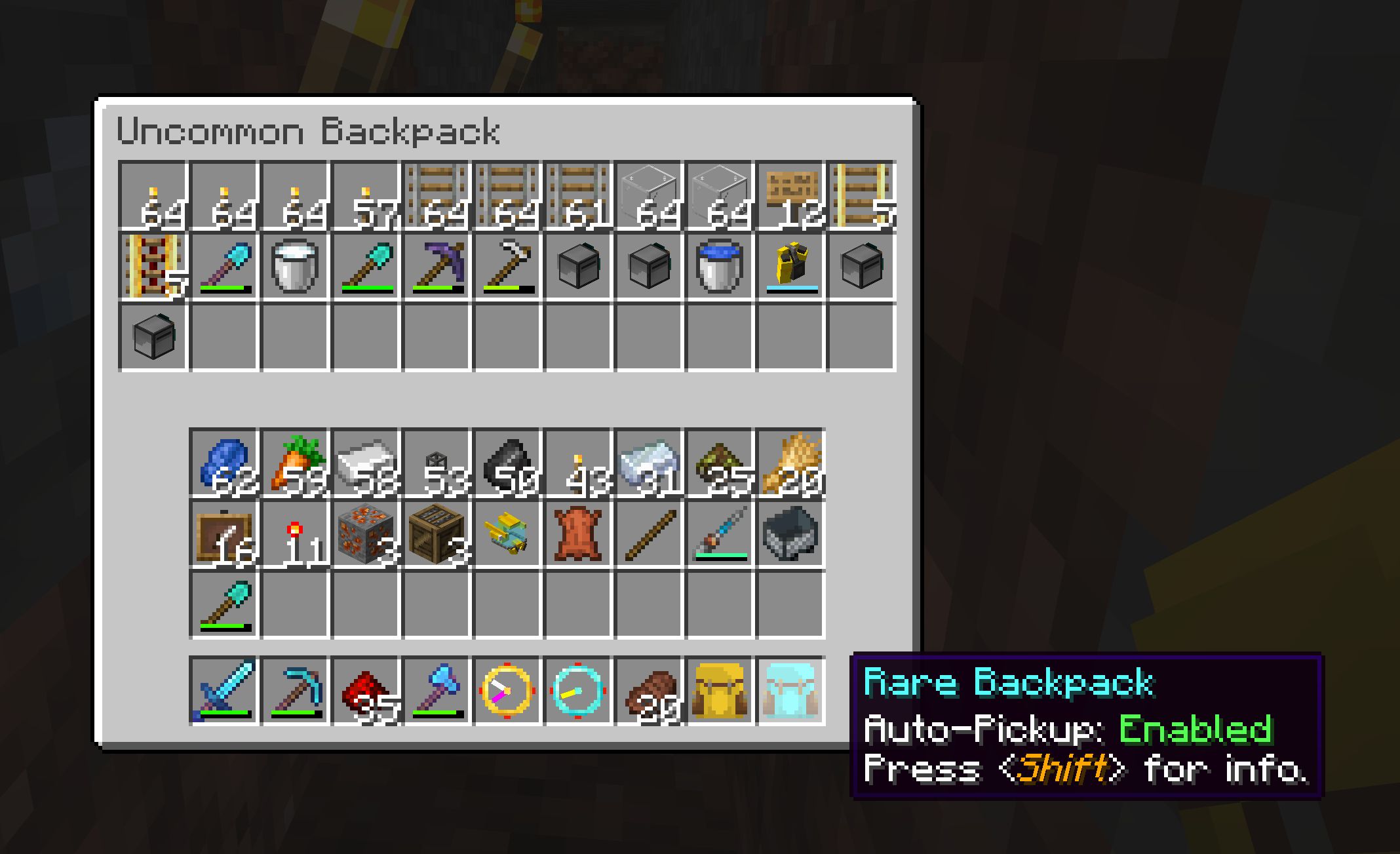Image resolution: width=1400 pixels, height=854 pixels.
Task: Select the diamond axe in the hotbar
Action: [436, 687]
